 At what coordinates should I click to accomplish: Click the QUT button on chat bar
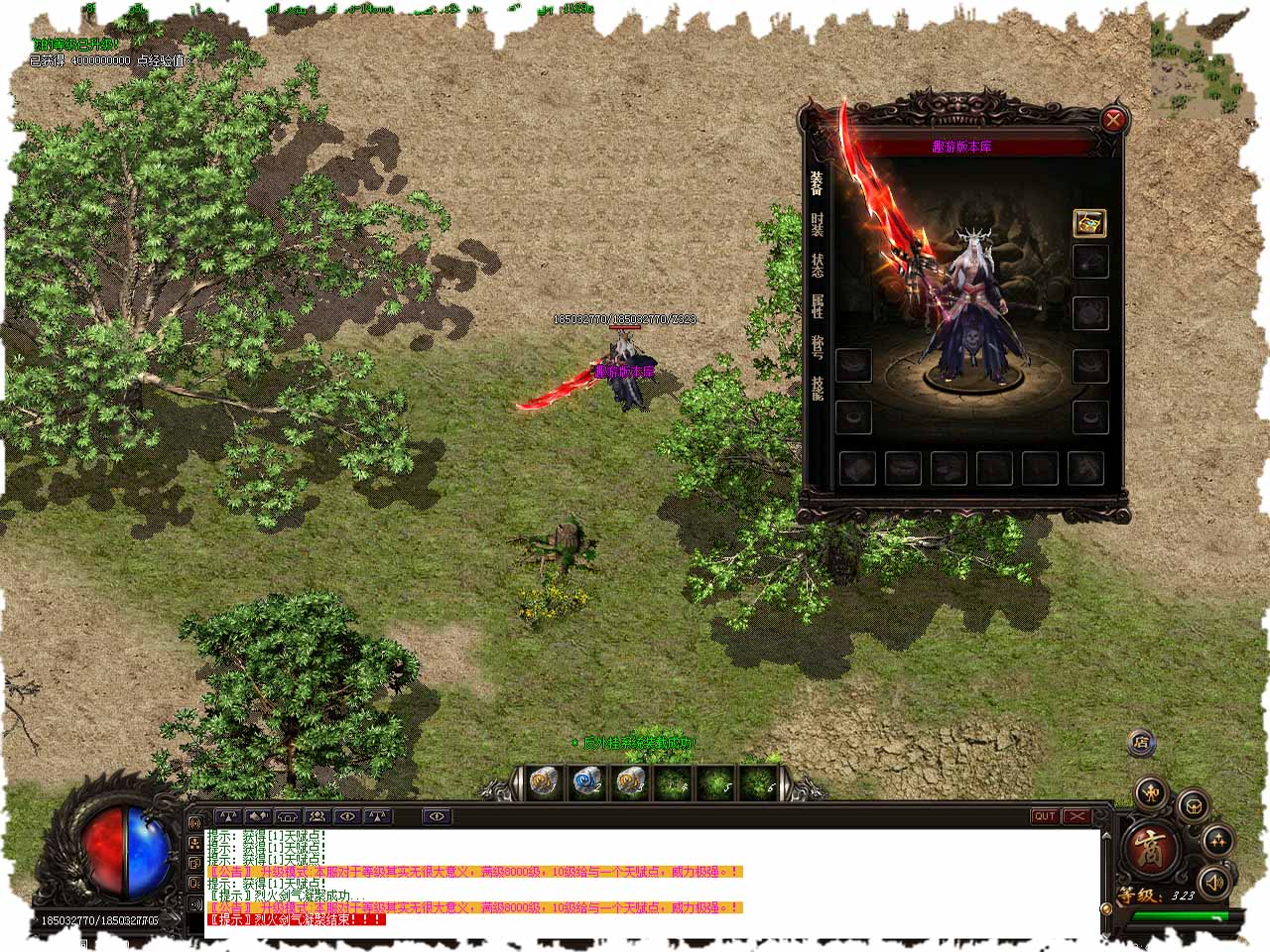click(x=1045, y=816)
